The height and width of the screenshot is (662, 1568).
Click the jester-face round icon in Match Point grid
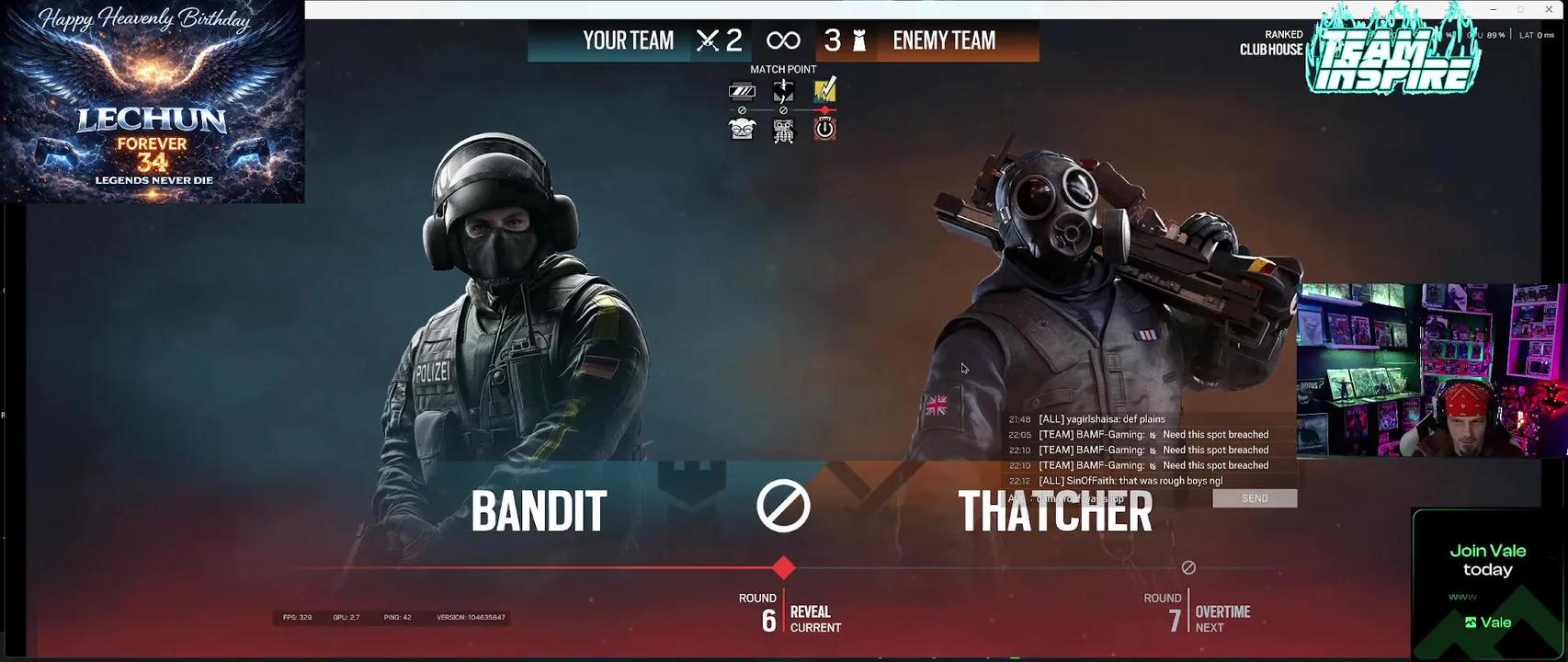(x=743, y=129)
